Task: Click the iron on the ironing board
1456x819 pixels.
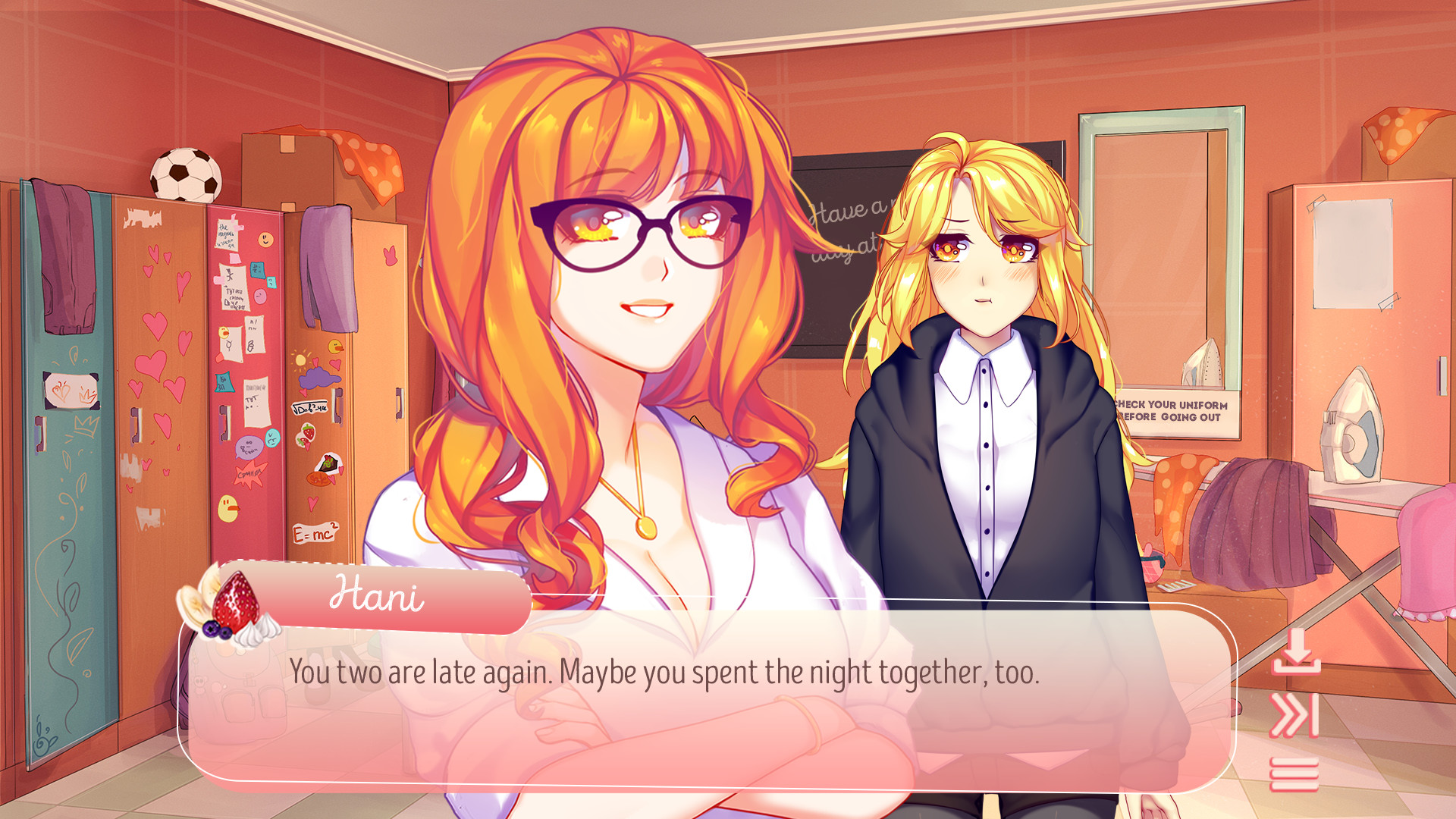Action: [x=1354, y=425]
